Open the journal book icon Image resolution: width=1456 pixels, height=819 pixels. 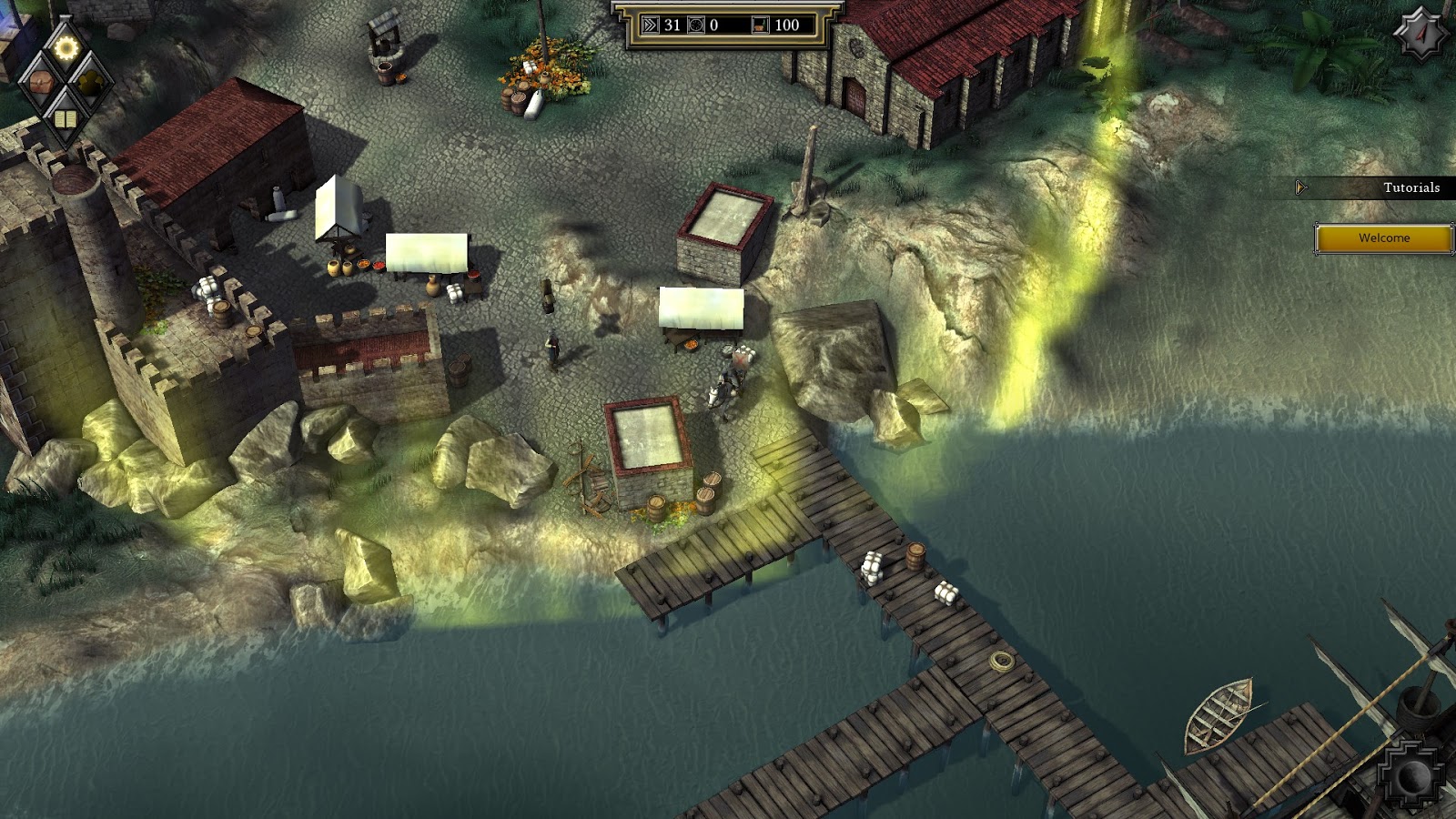(64, 119)
